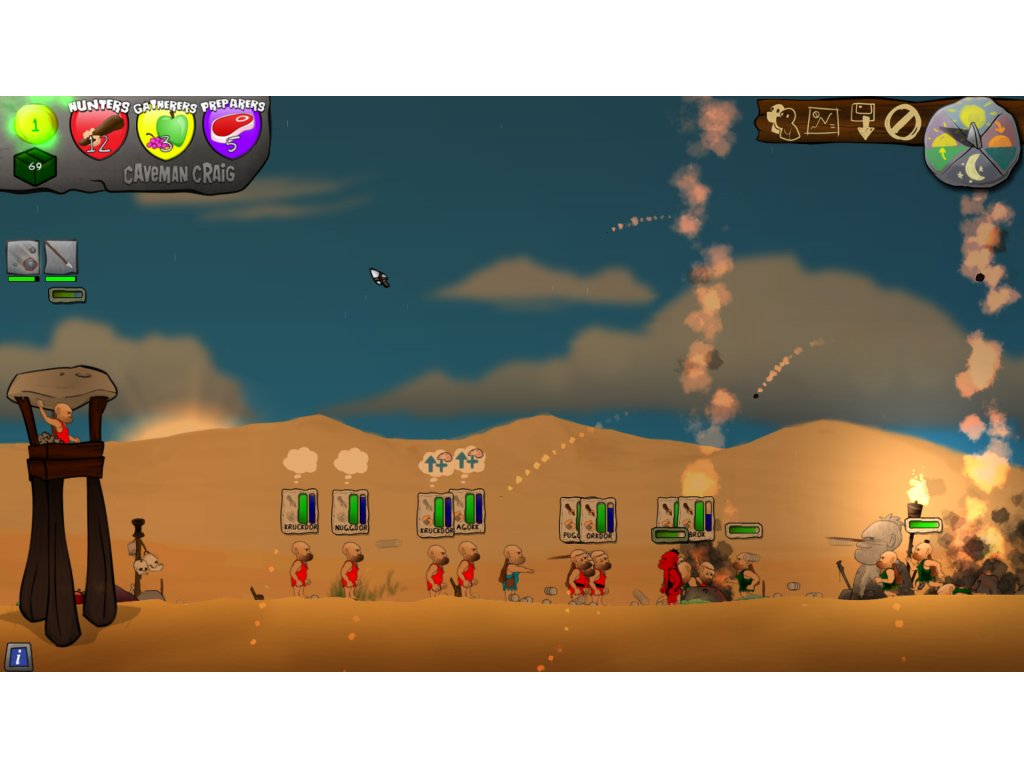This screenshot has width=1024, height=768.
Task: Click the green resource crate showing 69
Action: click(35, 166)
